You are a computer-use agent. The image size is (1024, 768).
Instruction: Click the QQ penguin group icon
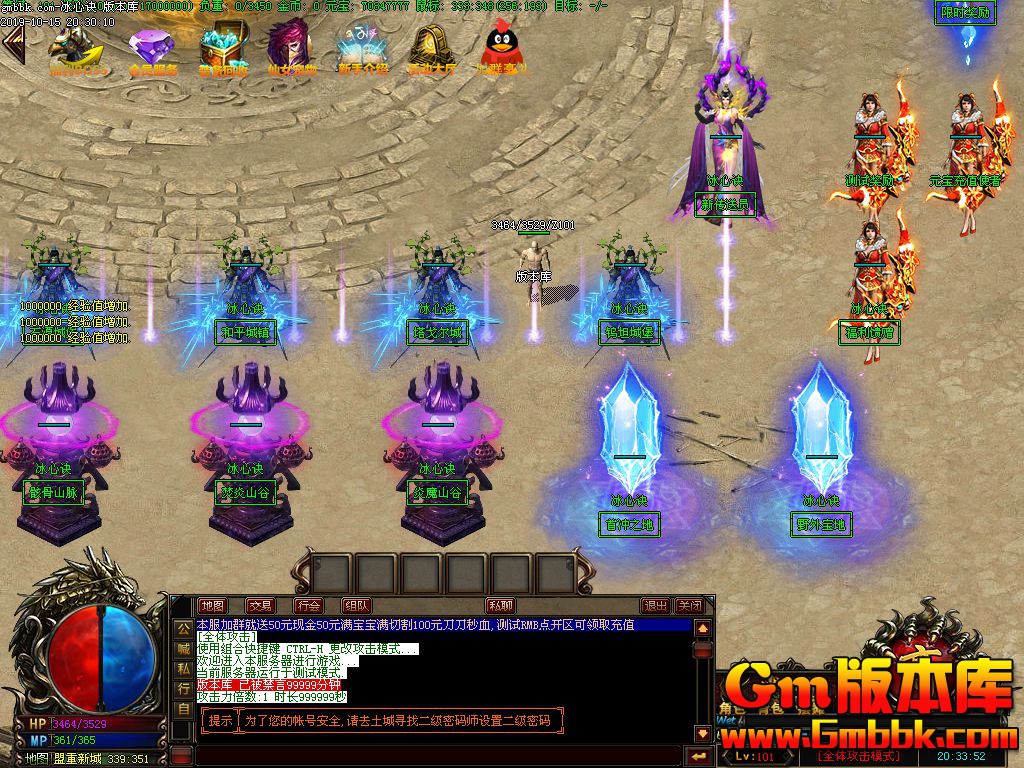(502, 50)
